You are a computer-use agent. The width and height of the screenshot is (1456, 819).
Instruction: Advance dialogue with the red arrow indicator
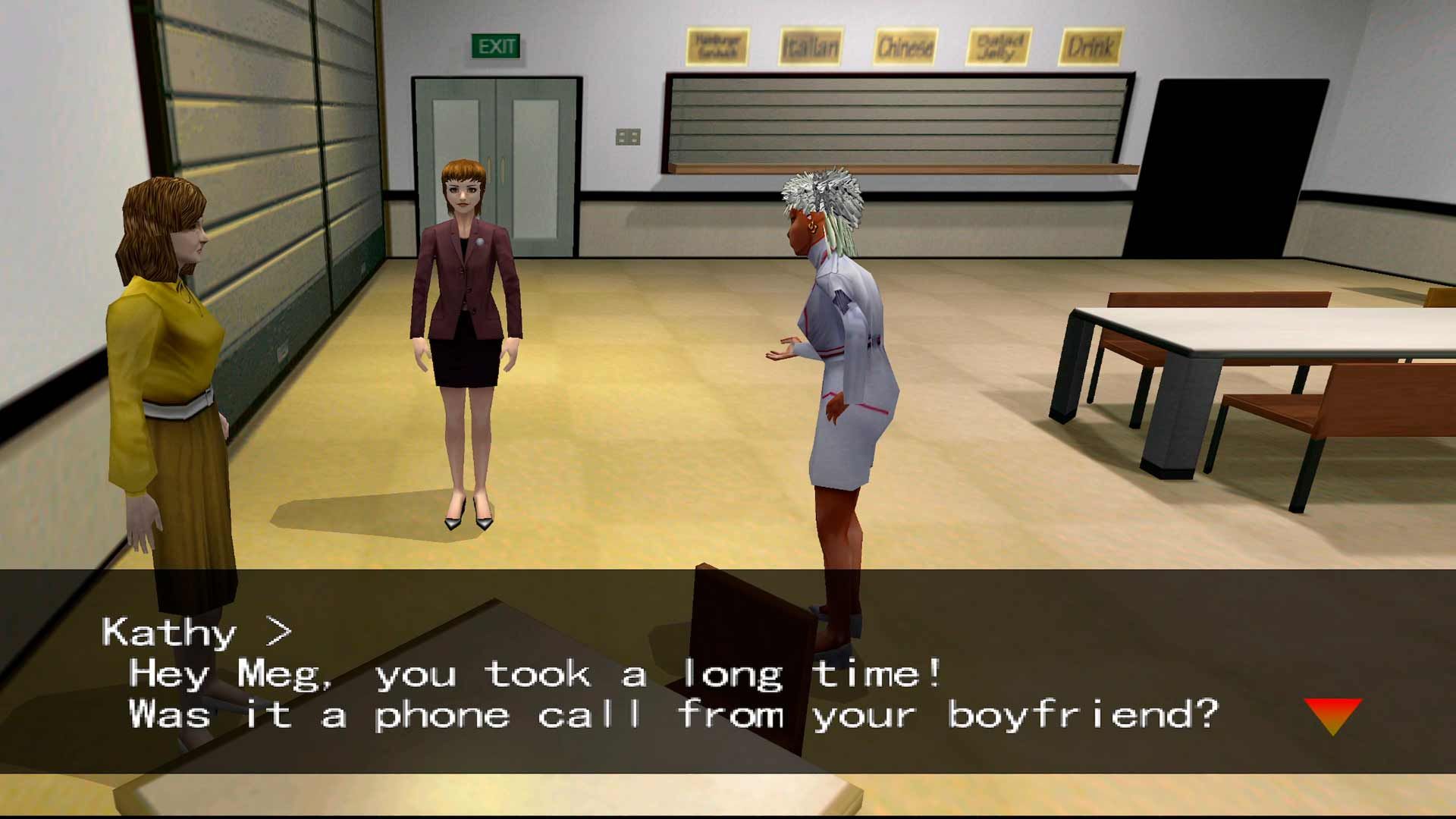(1332, 714)
